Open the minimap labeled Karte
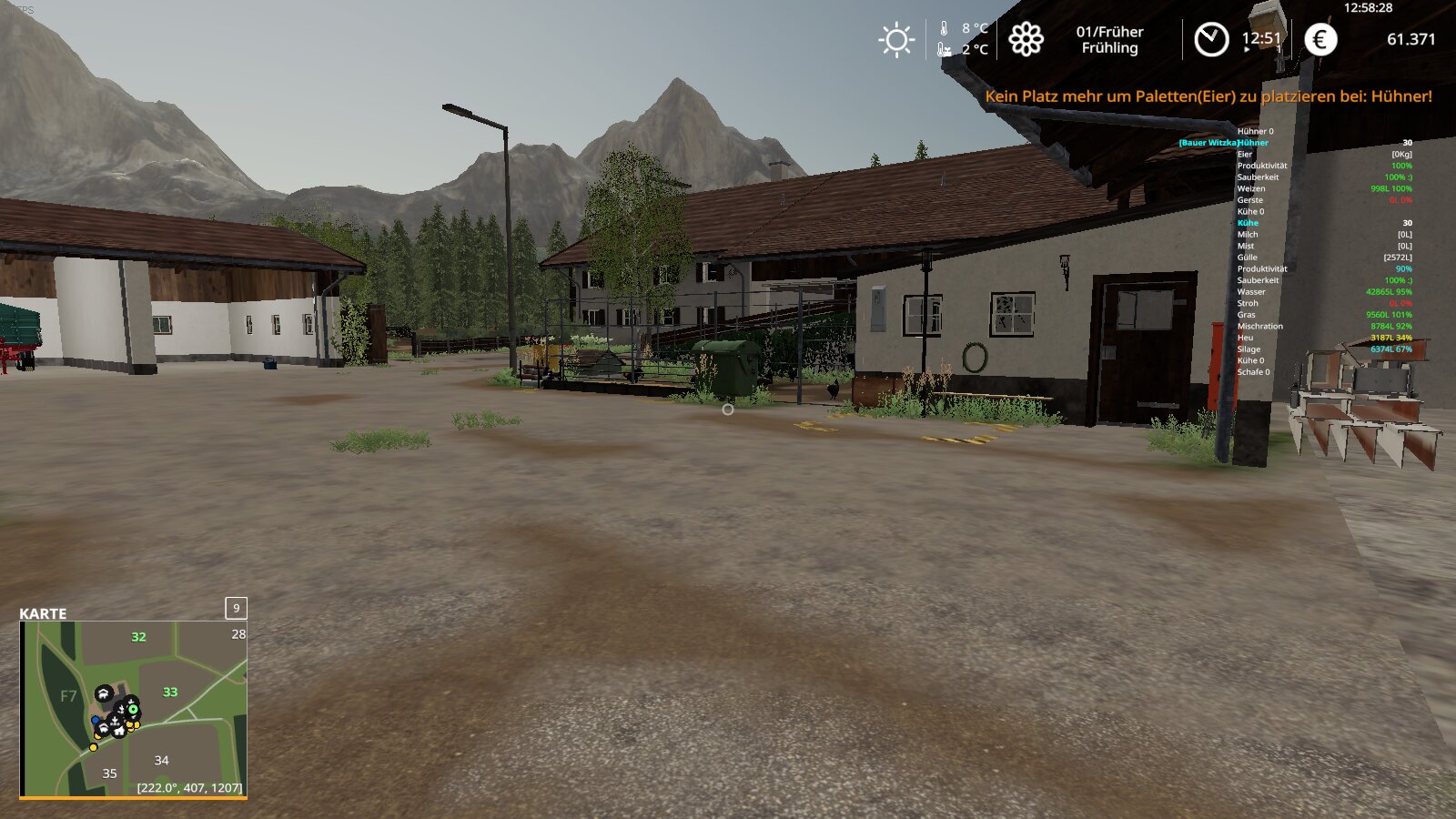The height and width of the screenshot is (819, 1456). pos(133,709)
